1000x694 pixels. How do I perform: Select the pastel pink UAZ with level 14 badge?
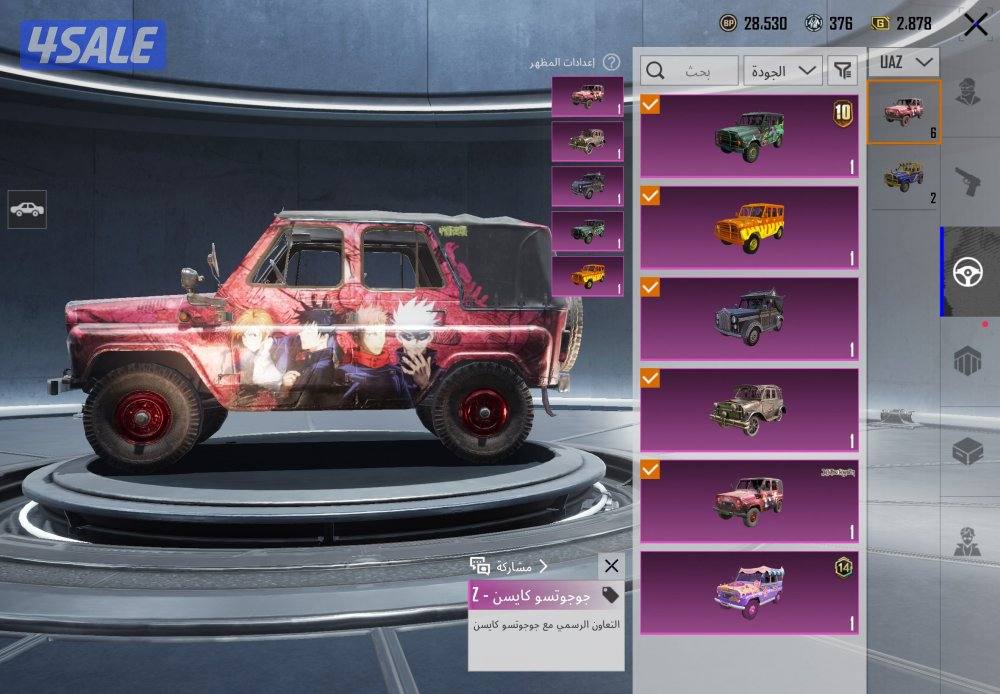[749, 593]
